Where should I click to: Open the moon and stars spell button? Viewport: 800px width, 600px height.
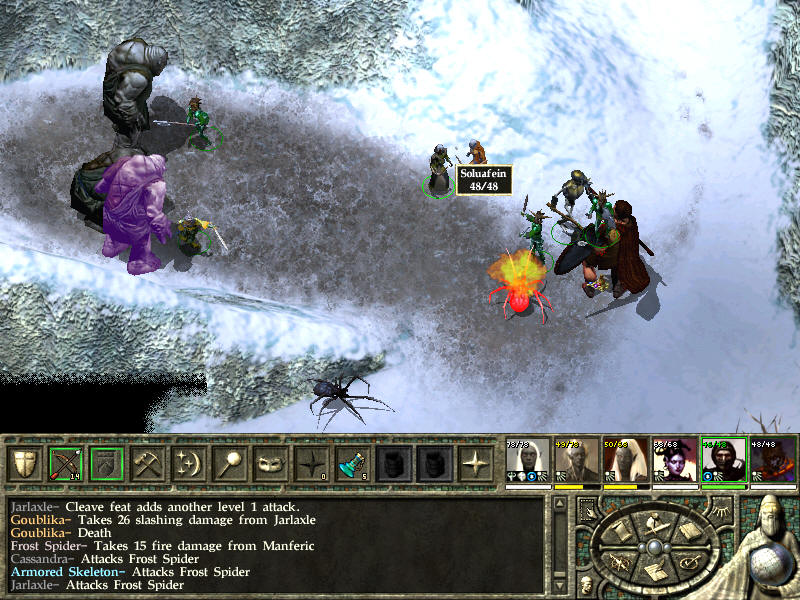tap(189, 464)
